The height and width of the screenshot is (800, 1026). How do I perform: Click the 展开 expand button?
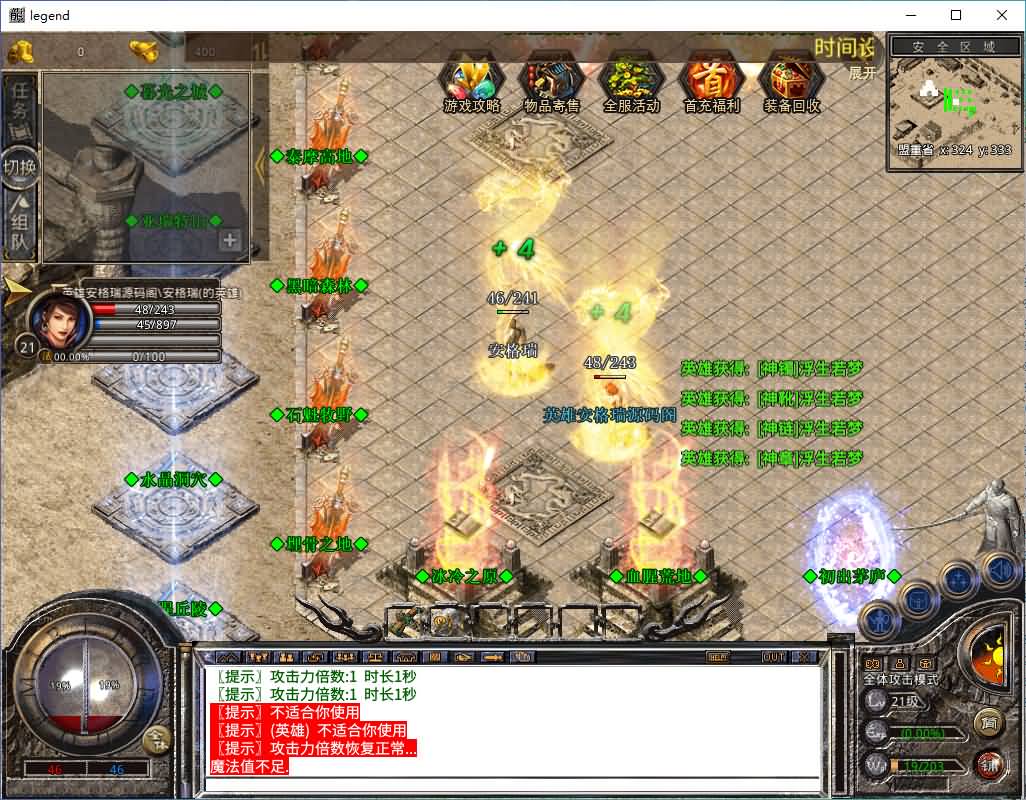coord(862,73)
